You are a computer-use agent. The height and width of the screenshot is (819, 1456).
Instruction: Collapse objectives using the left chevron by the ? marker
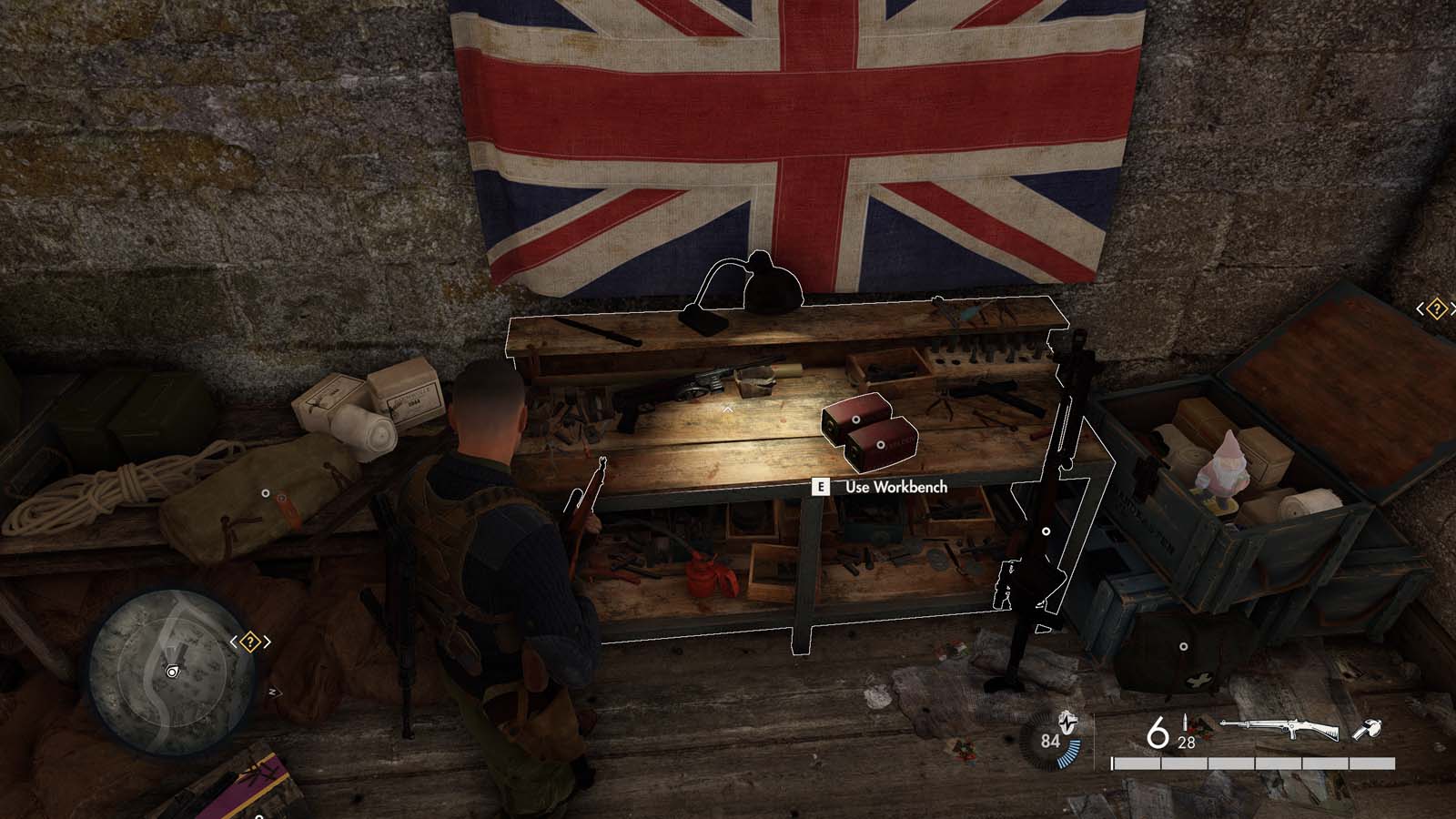235,641
